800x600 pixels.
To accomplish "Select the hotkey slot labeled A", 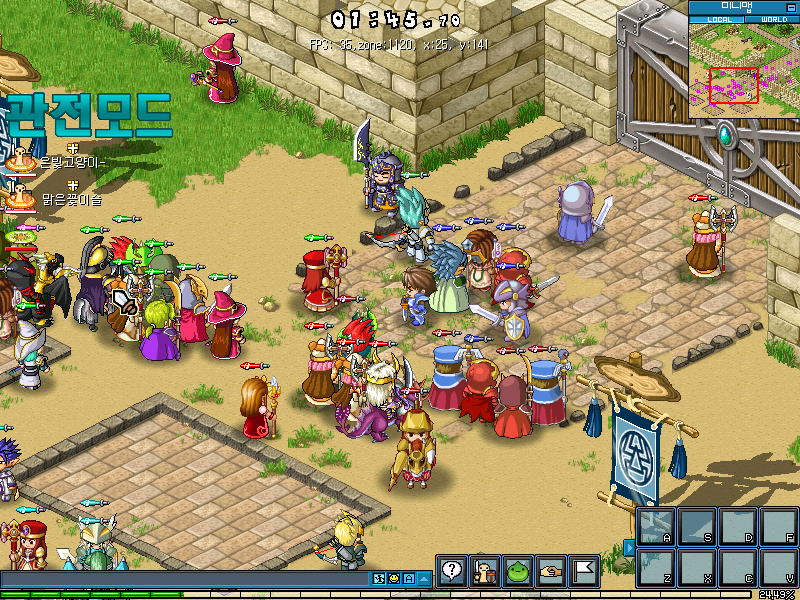I will pos(656,526).
